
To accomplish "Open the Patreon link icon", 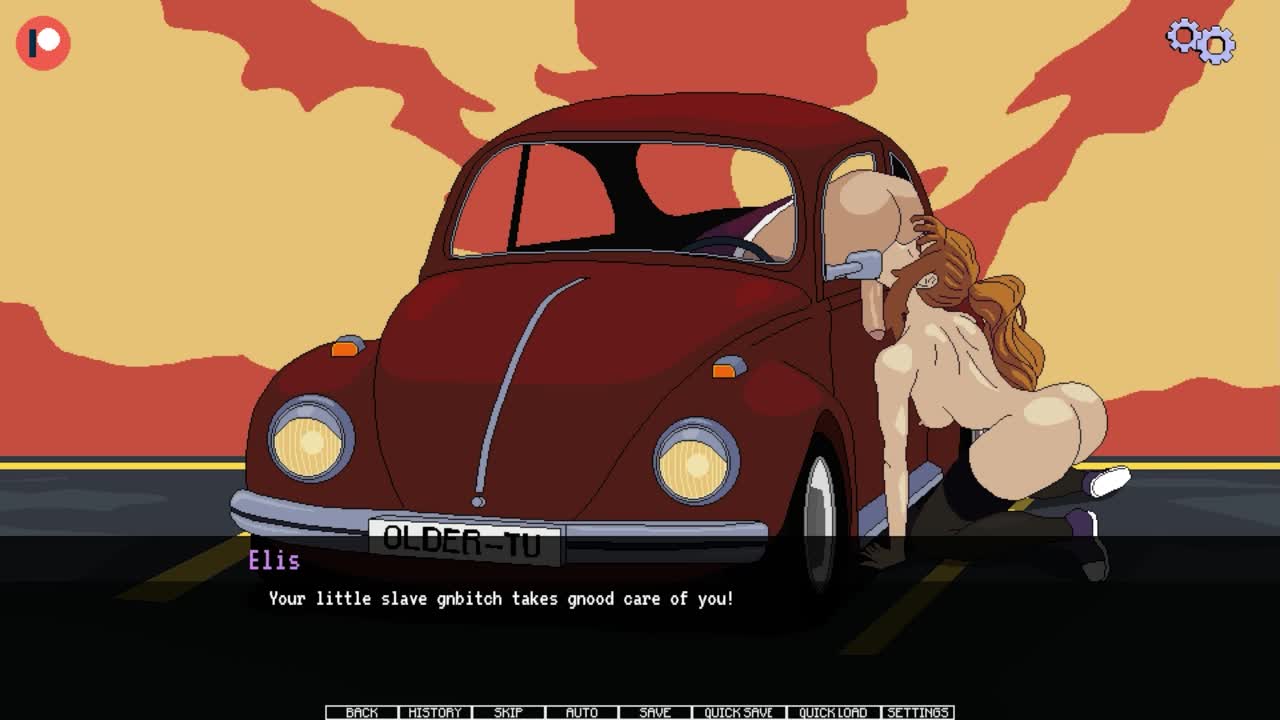I will pos(43,43).
